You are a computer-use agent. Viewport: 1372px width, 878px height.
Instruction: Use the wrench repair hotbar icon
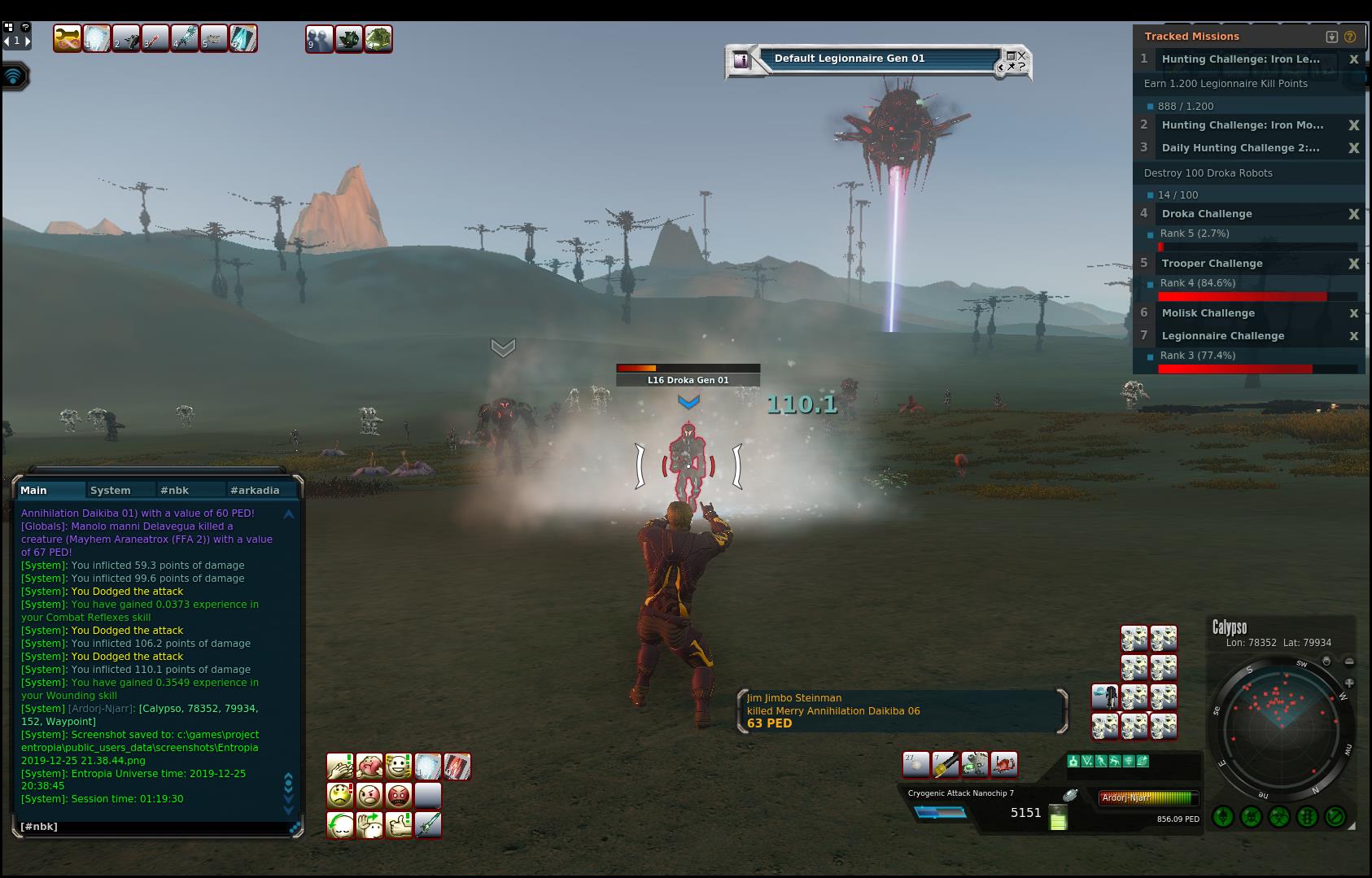tap(68, 38)
